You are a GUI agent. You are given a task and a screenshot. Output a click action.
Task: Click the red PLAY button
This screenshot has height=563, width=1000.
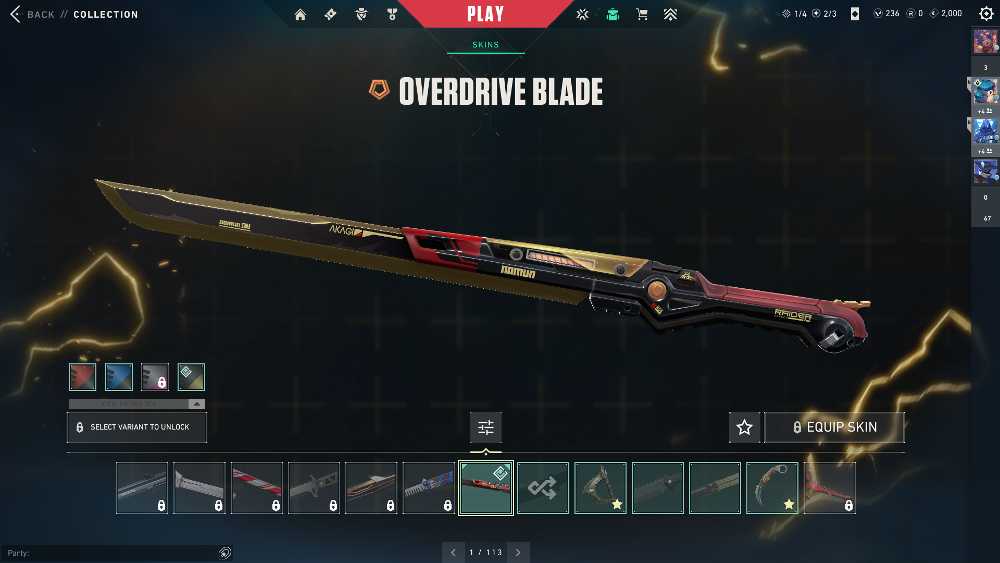[x=485, y=14]
